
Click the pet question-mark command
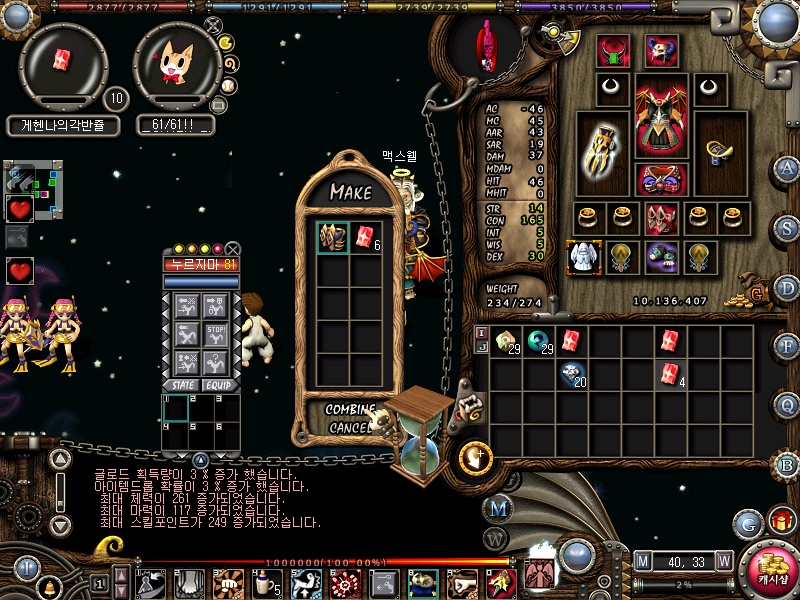point(217,360)
